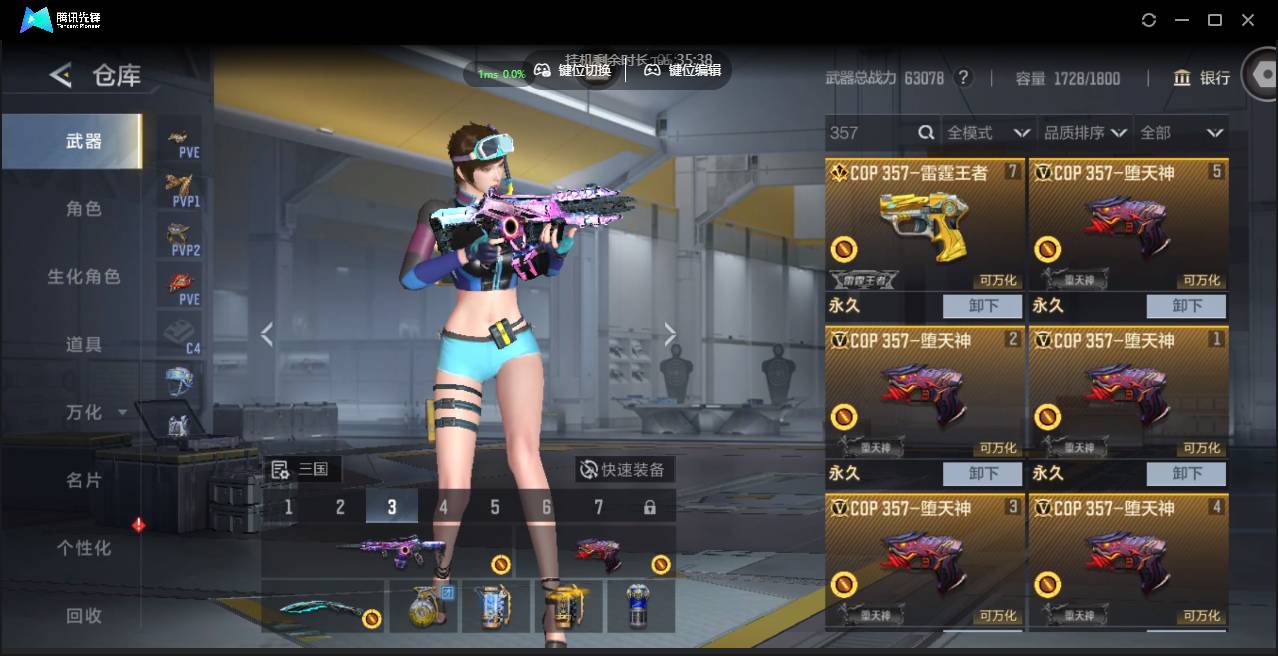Close the emulator window
Image resolution: width=1278 pixels, height=656 pixels.
(x=1248, y=20)
